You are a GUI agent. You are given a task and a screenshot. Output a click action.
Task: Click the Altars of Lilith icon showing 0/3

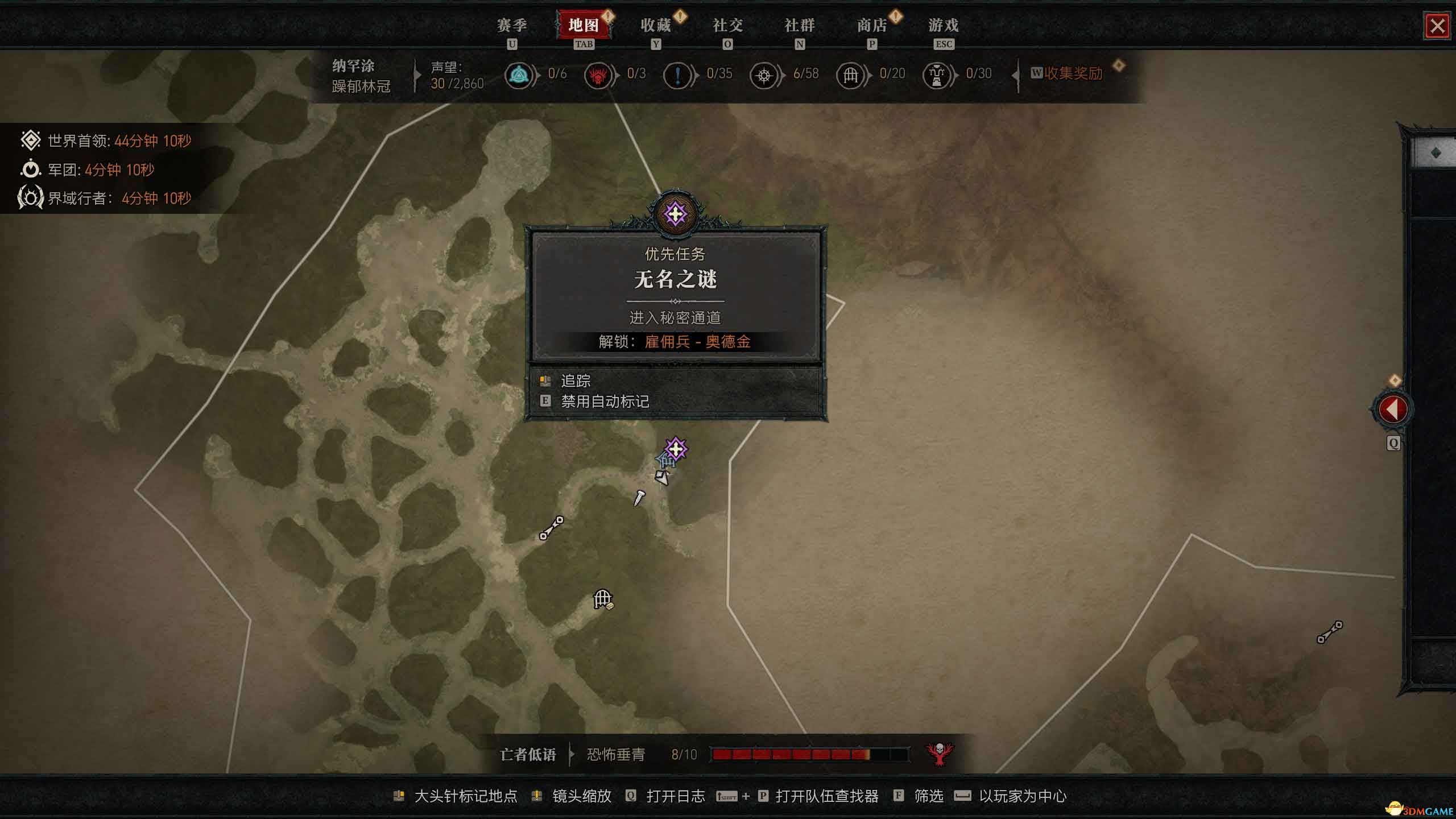coord(598,75)
